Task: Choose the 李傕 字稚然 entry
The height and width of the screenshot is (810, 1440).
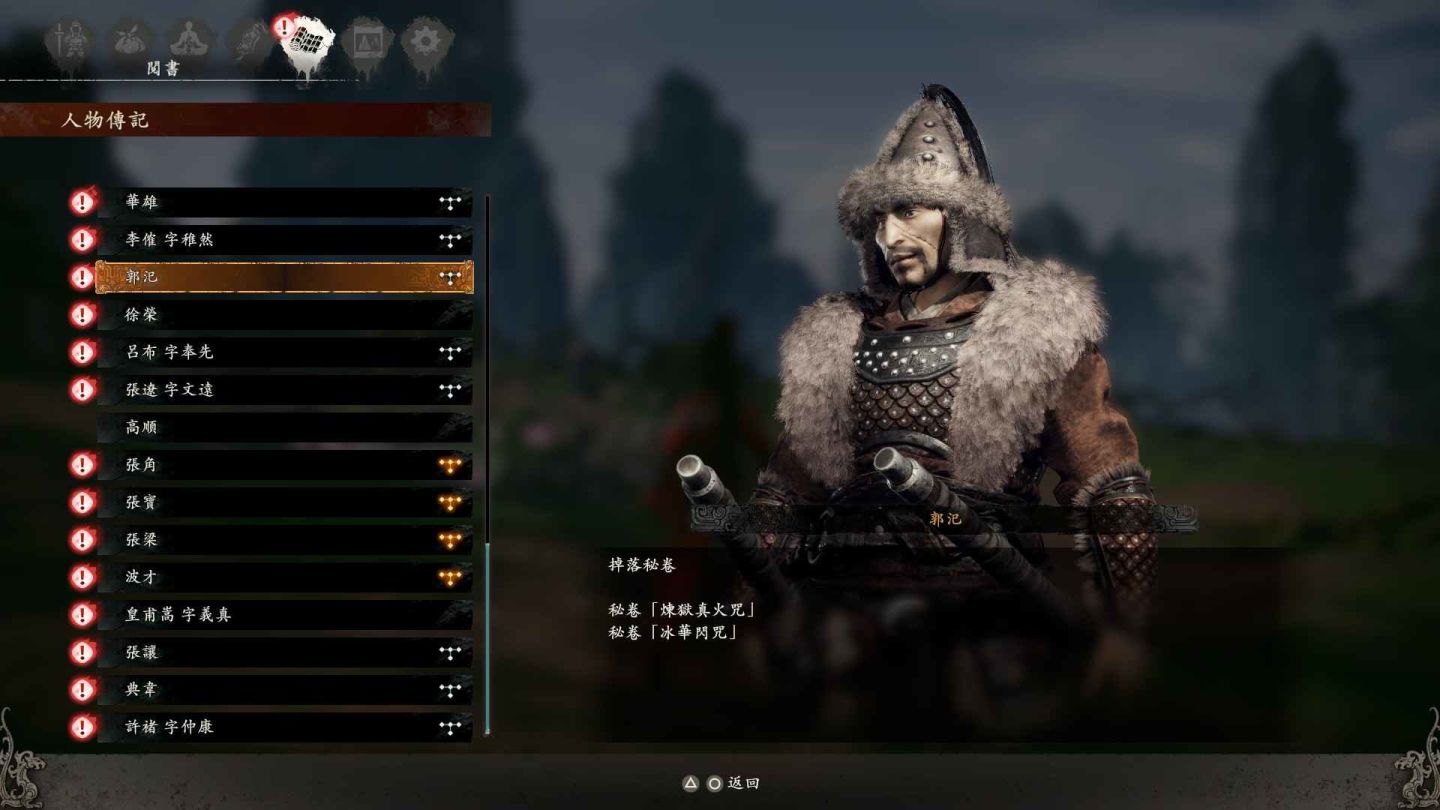Action: point(284,240)
